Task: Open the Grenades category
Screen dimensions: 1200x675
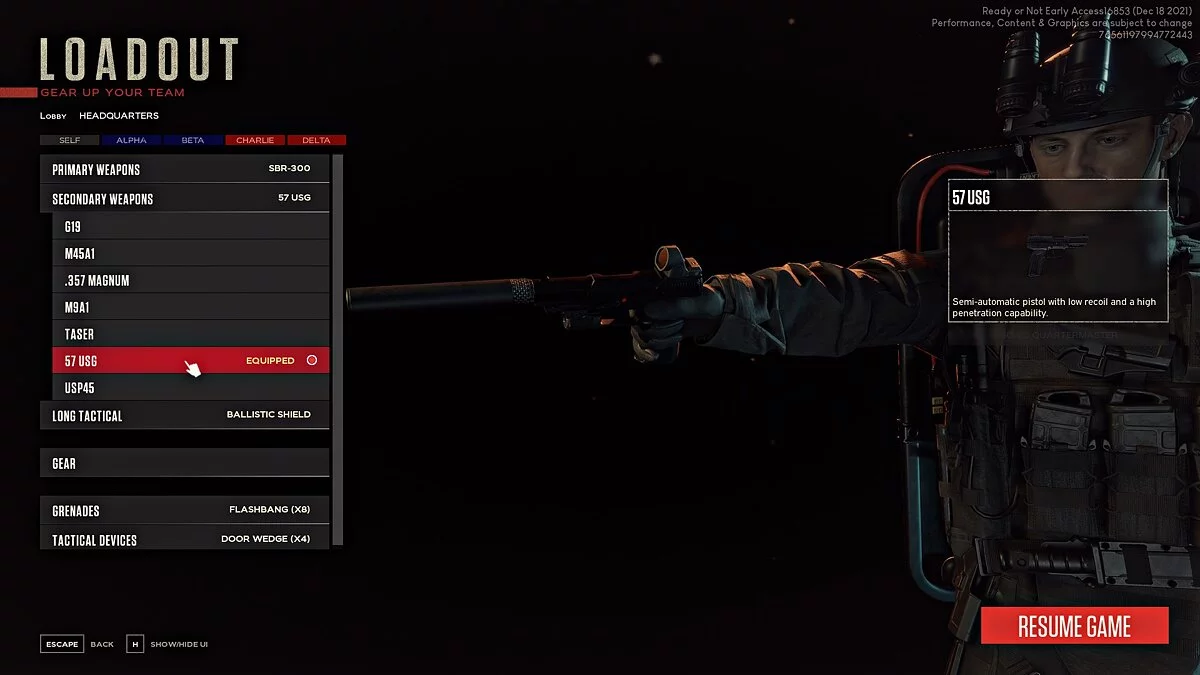Action: point(184,510)
